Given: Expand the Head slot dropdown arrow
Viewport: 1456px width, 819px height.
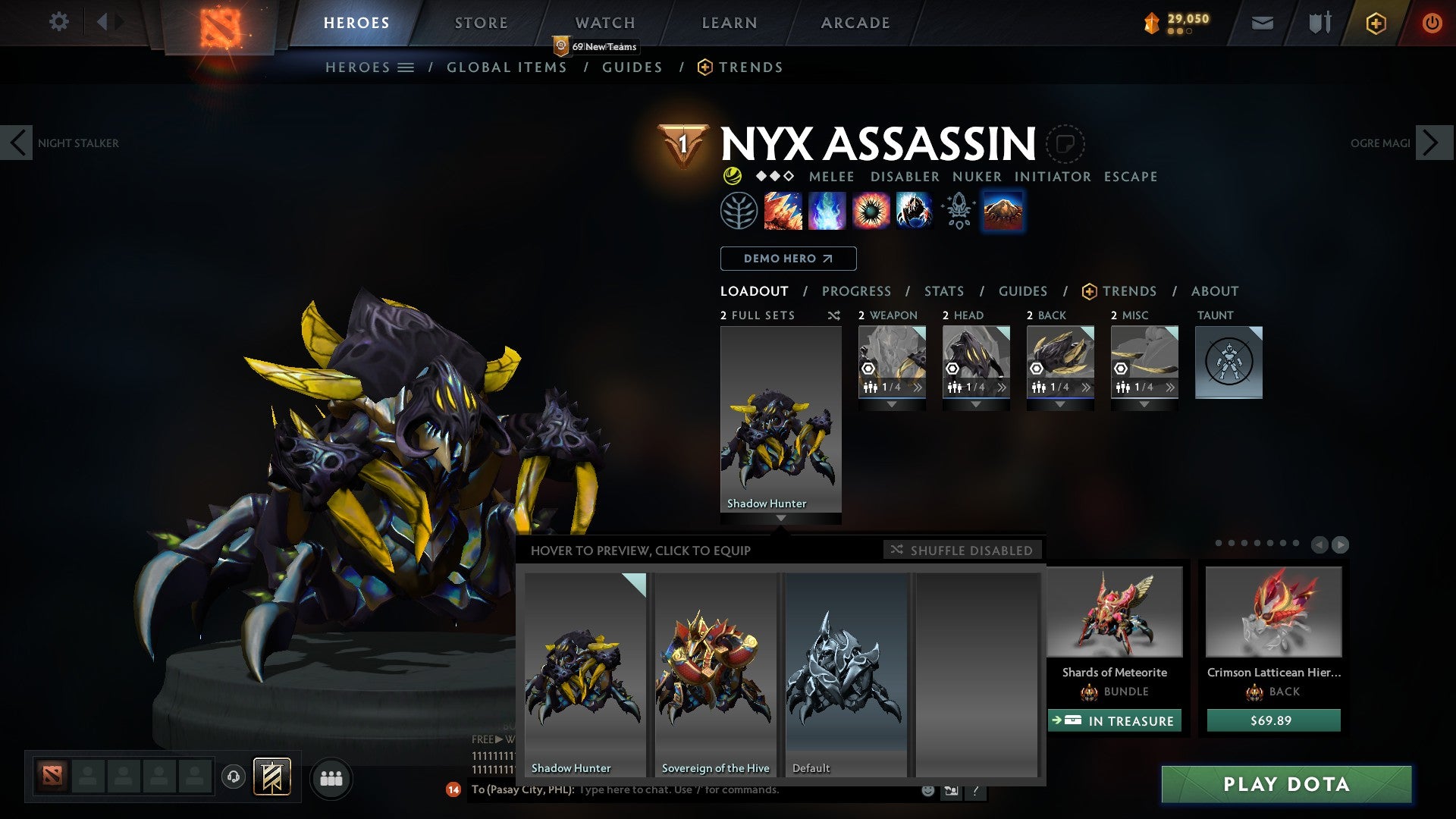Looking at the screenshot, I should click(x=976, y=404).
